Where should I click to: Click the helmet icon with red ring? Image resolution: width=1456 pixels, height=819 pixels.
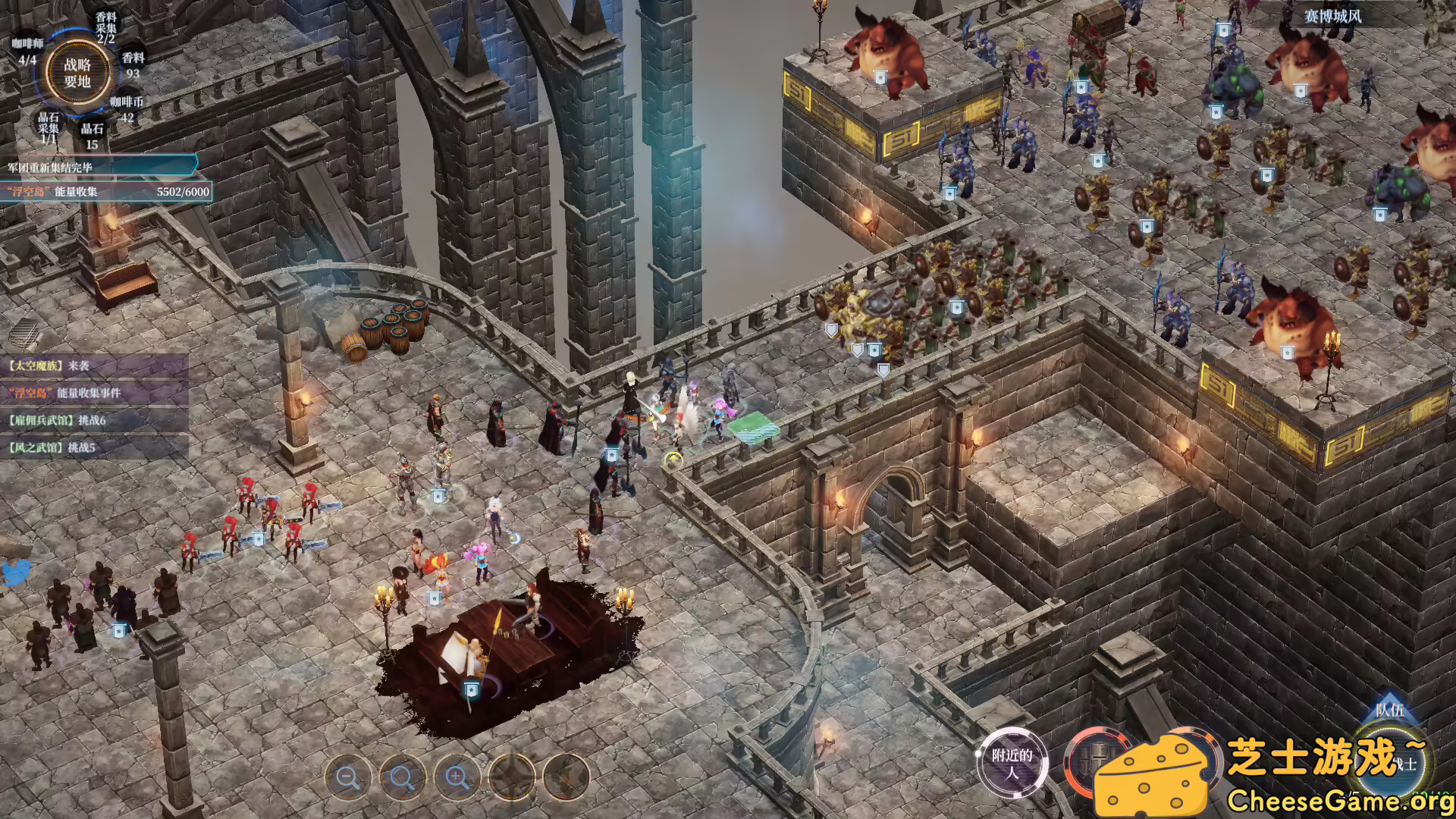(x=1090, y=761)
